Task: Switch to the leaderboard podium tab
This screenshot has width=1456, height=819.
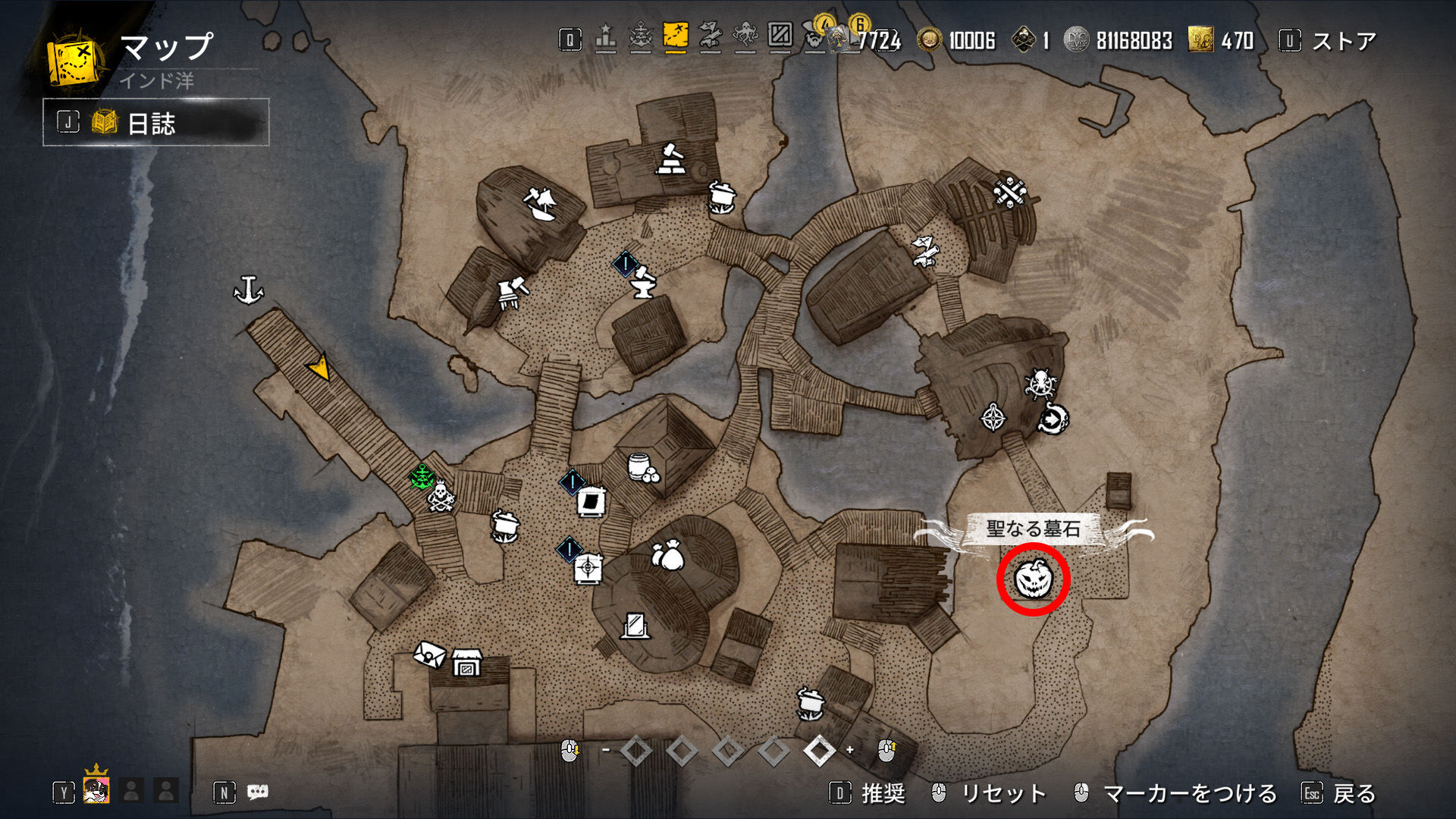Action: click(x=605, y=37)
